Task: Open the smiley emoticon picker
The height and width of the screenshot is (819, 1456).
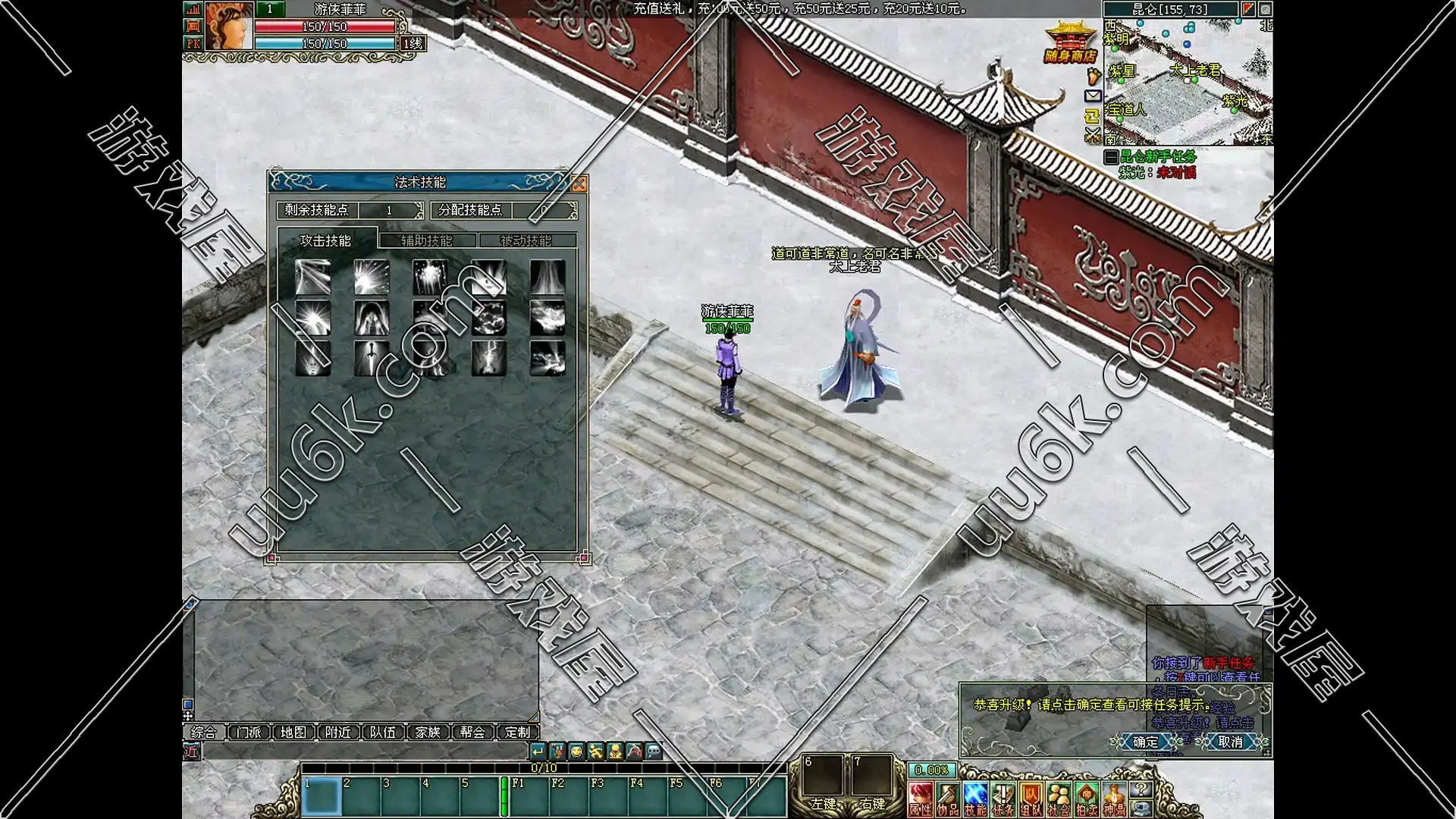Action: pos(576,752)
